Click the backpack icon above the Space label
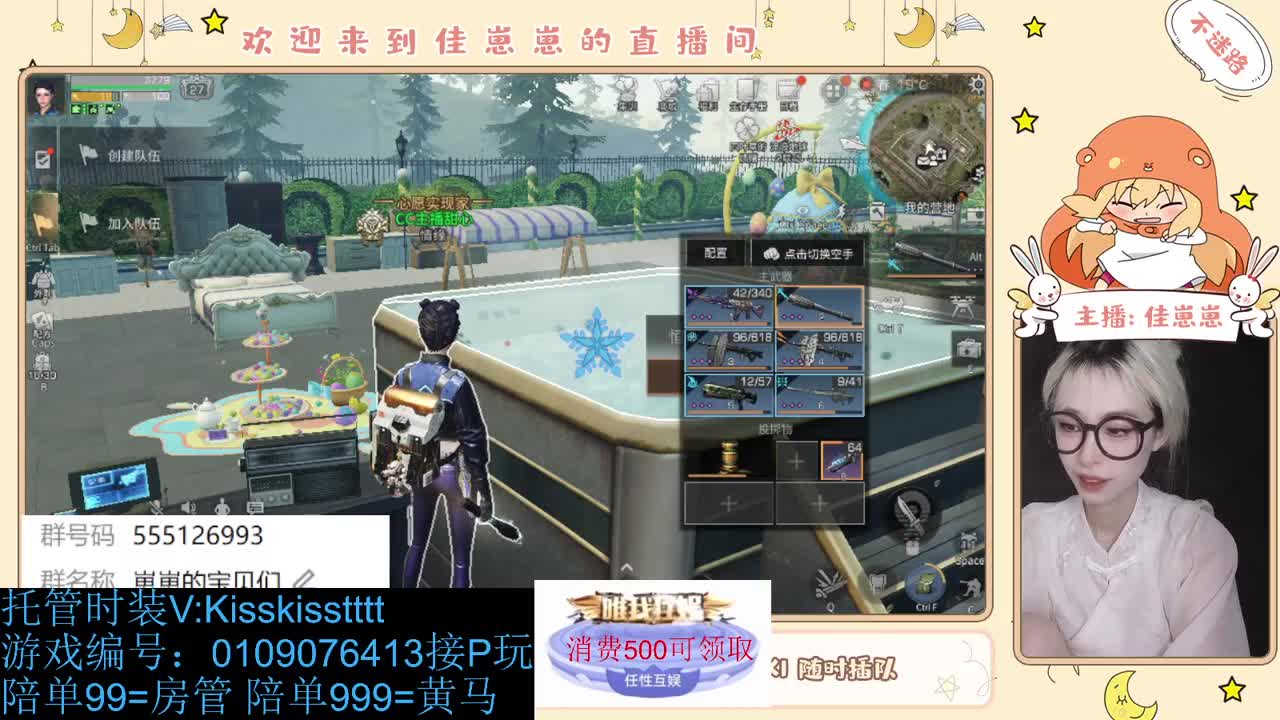Viewport: 1280px width, 720px height. tap(967, 537)
